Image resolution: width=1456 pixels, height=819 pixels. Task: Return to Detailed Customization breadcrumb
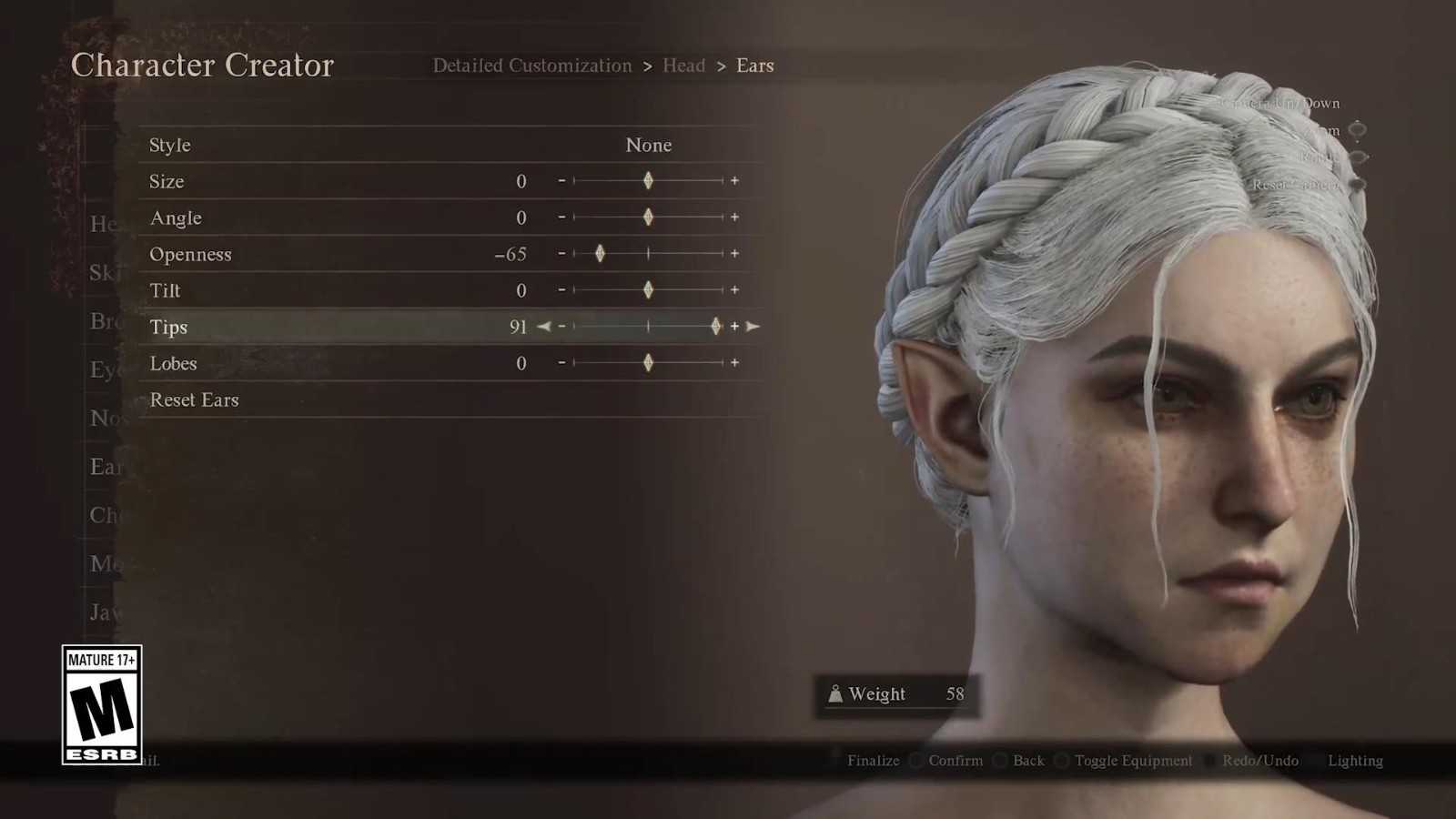click(531, 66)
